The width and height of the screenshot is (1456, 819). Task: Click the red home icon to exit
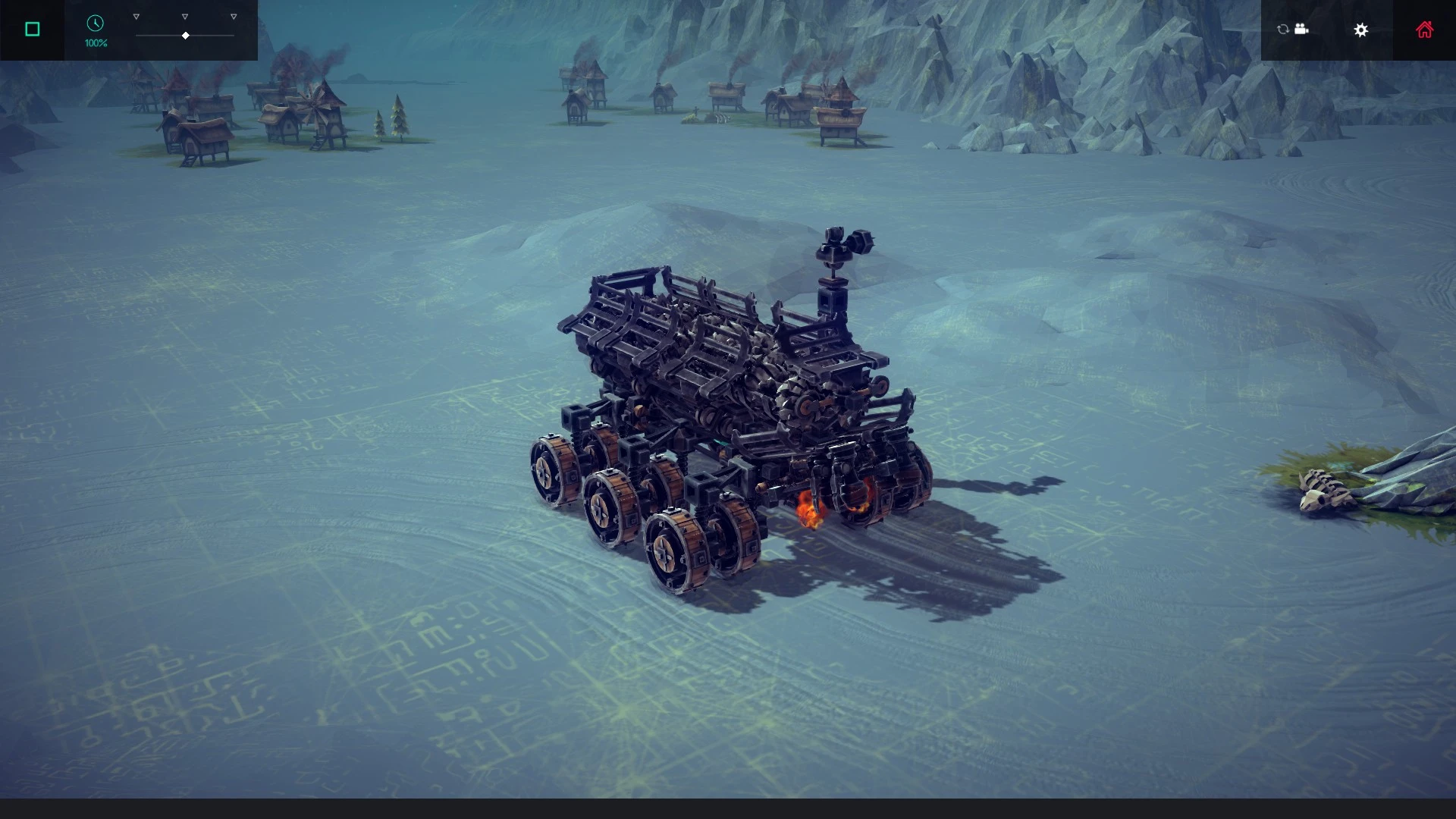[x=1425, y=29]
